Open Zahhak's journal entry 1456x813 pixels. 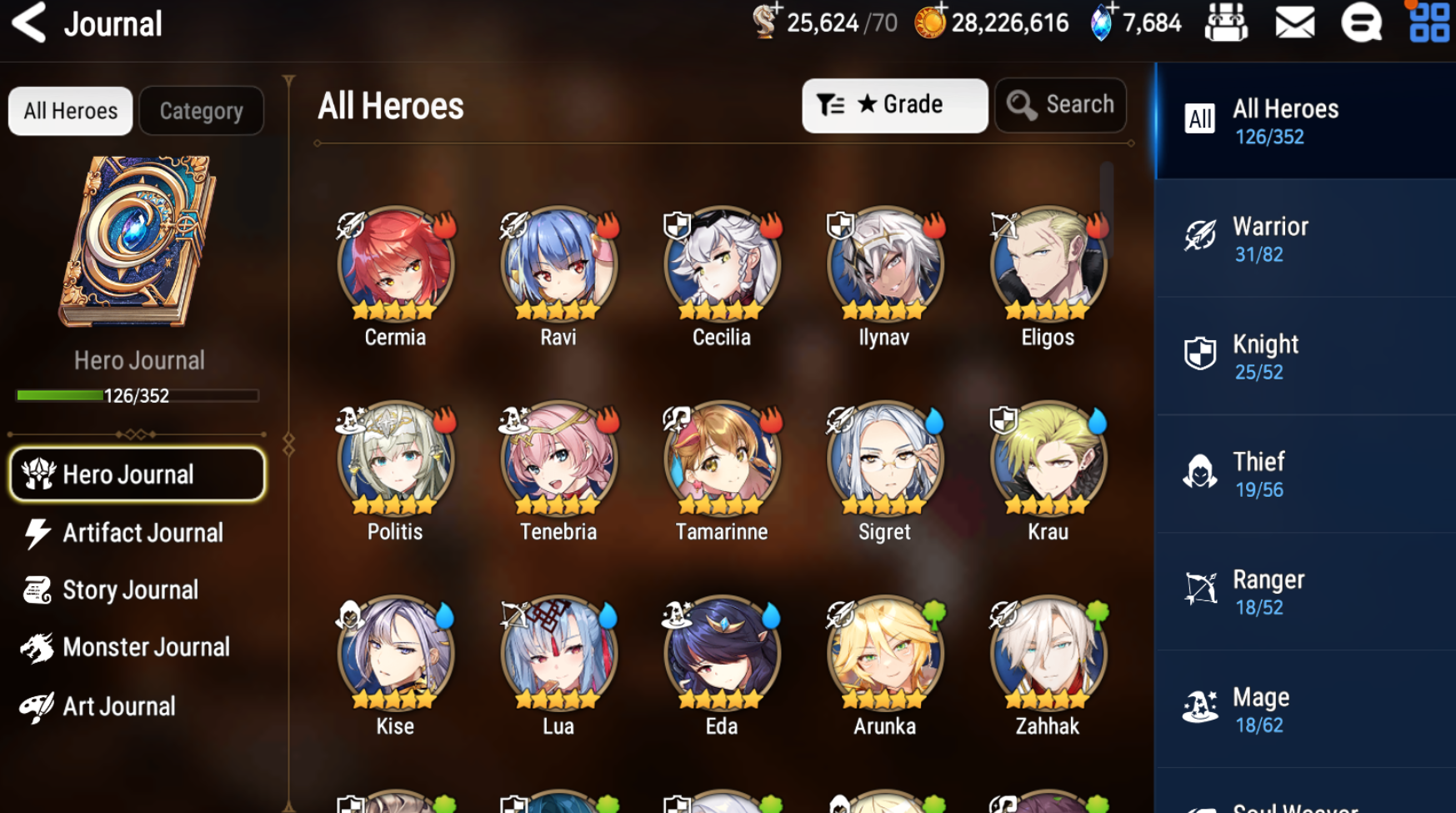coord(1048,654)
